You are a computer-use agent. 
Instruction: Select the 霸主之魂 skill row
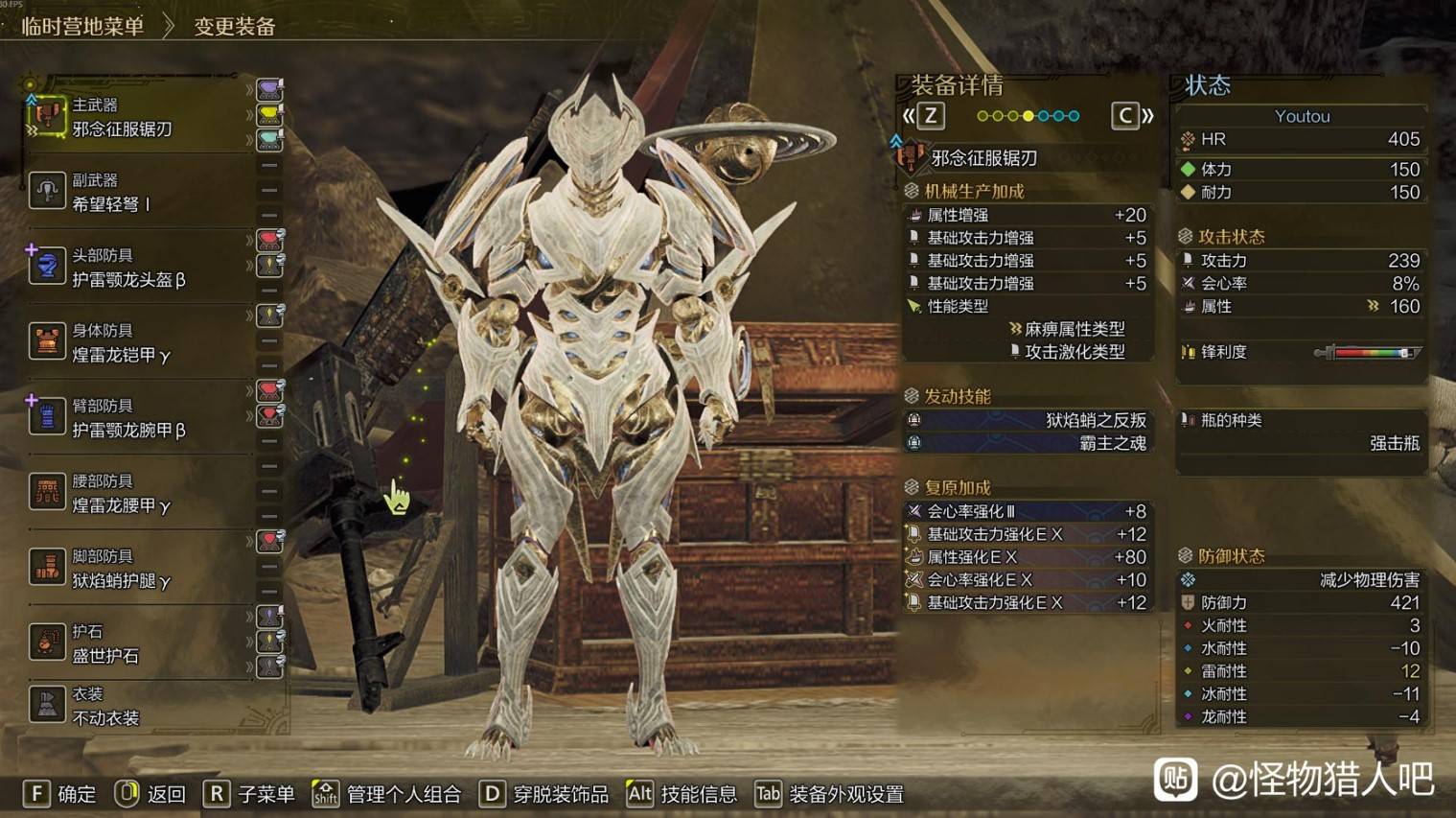[1027, 443]
